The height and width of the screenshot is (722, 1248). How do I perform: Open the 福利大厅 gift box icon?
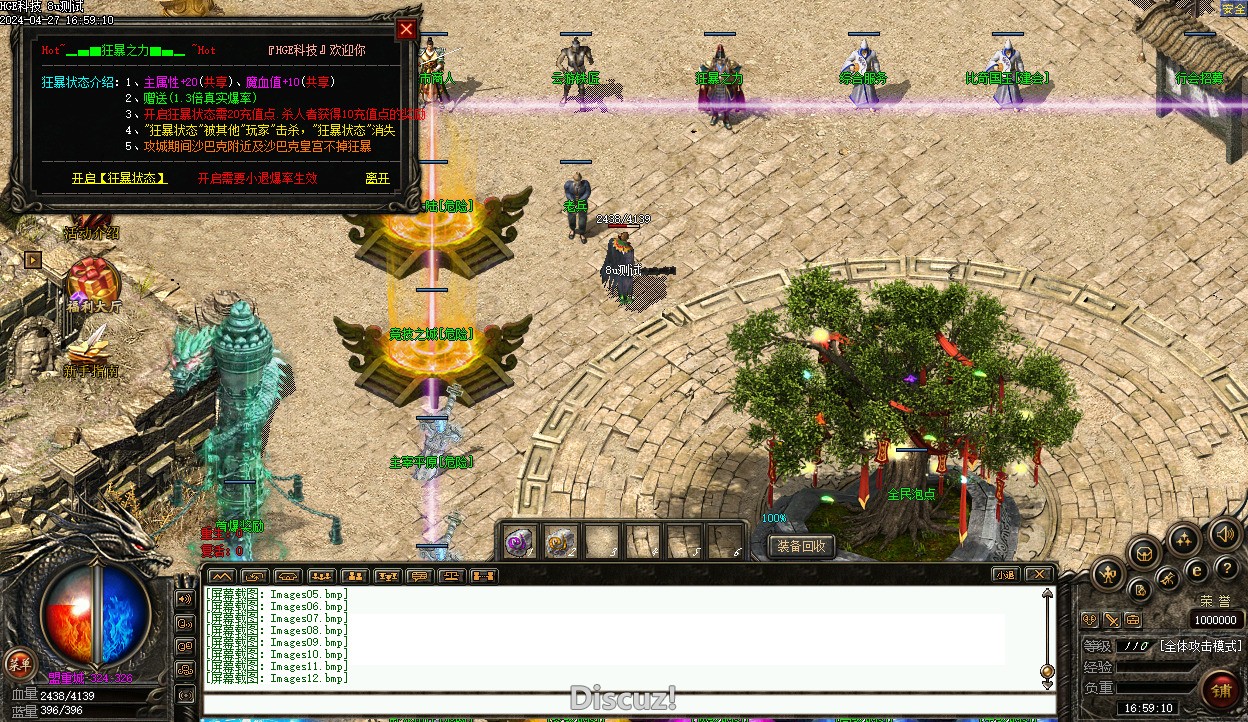(x=93, y=281)
